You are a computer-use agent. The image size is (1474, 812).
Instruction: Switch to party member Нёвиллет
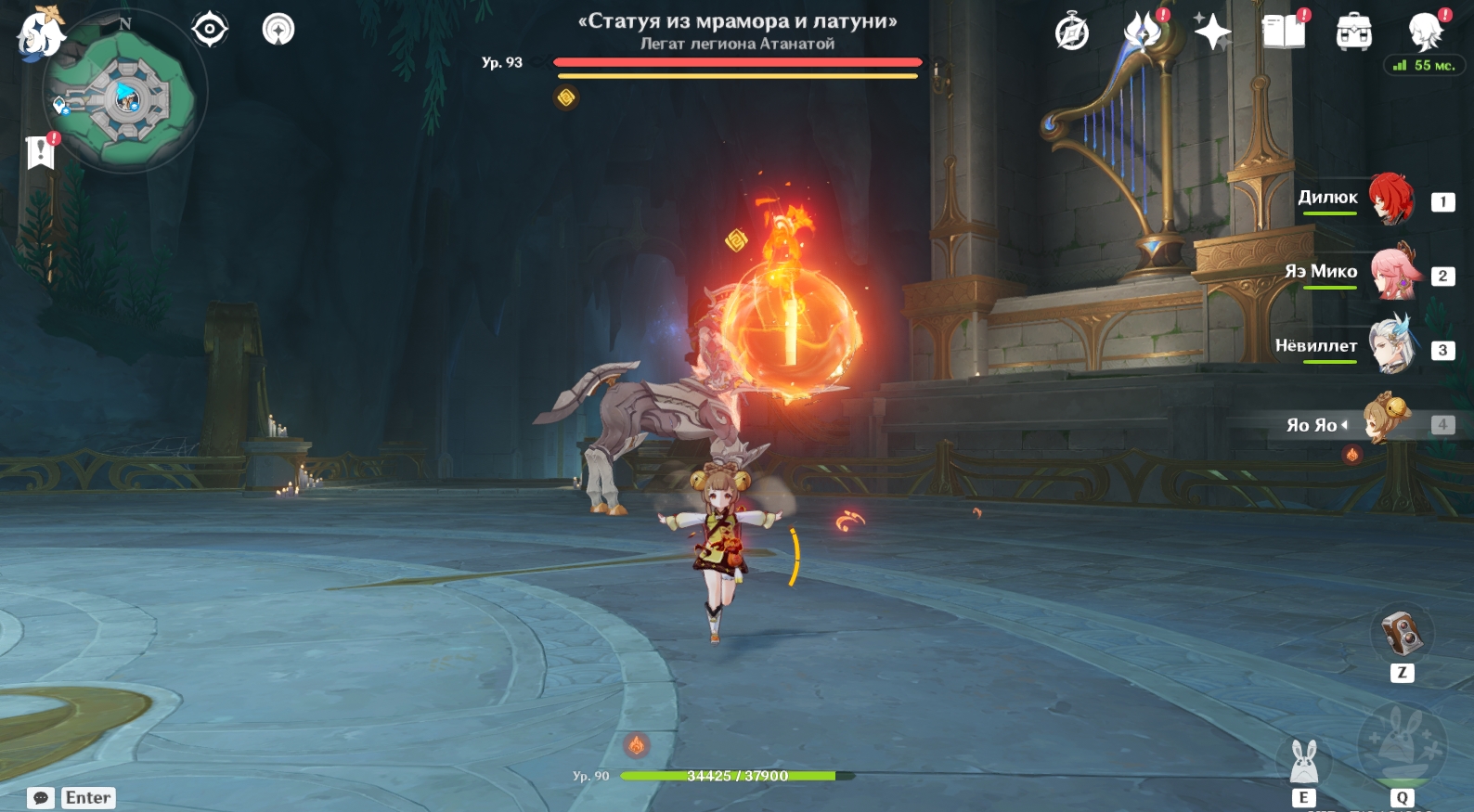[1391, 346]
